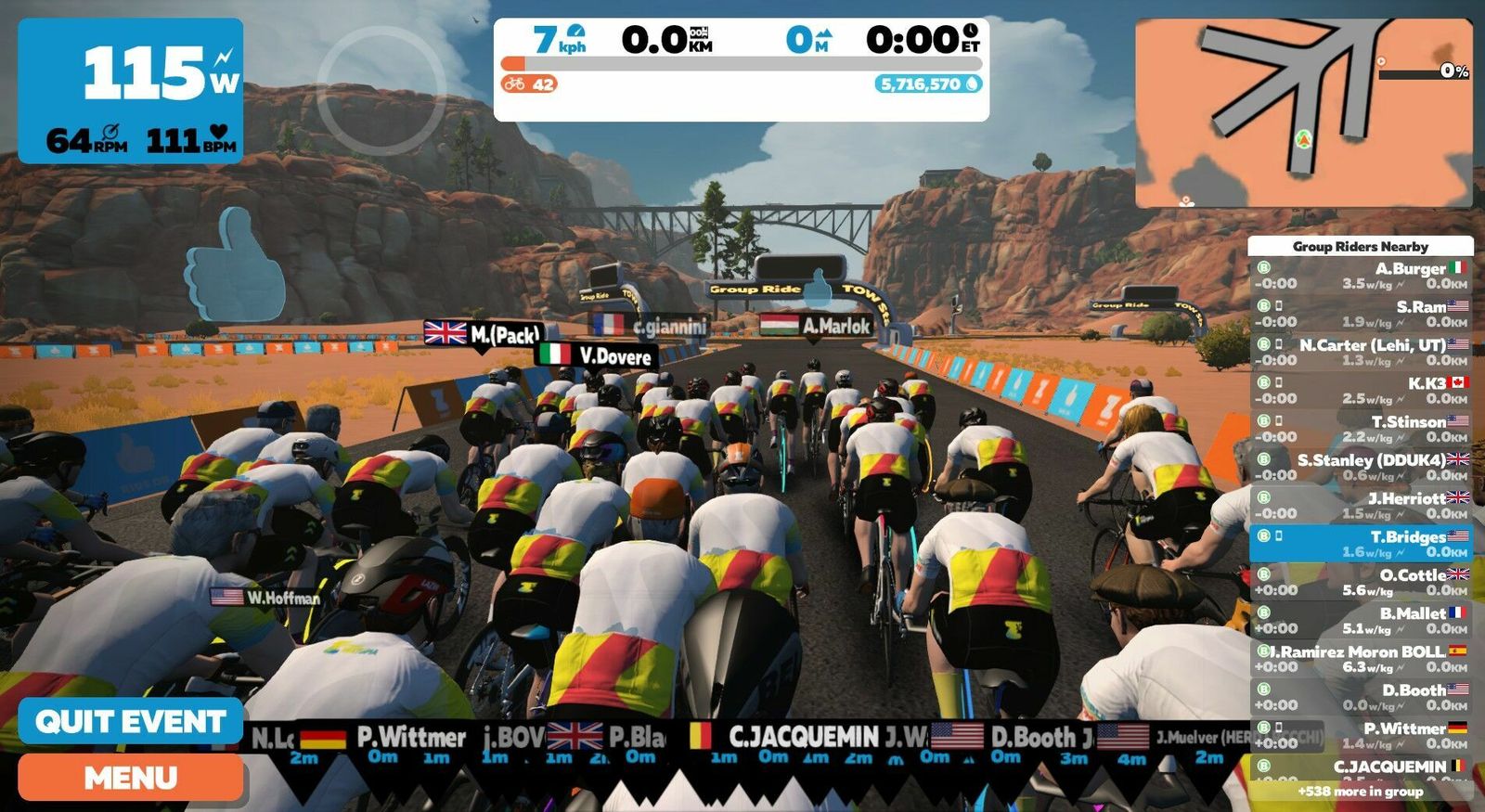This screenshot has width=1485, height=812.
Task: Select S.Ram in the riders list
Action: [1361, 314]
